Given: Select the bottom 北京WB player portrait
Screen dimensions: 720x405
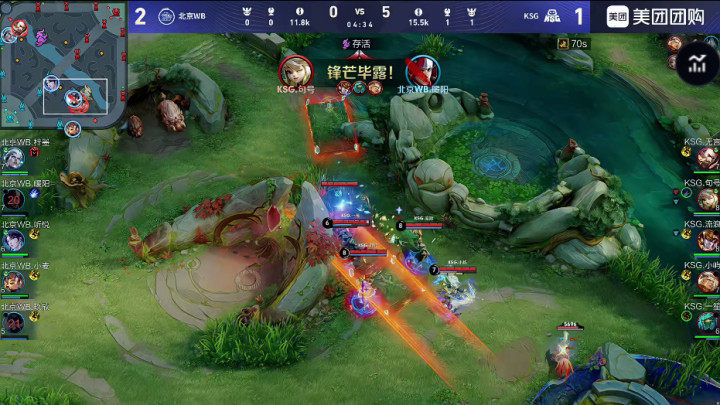Looking at the screenshot, I should coord(14,322).
